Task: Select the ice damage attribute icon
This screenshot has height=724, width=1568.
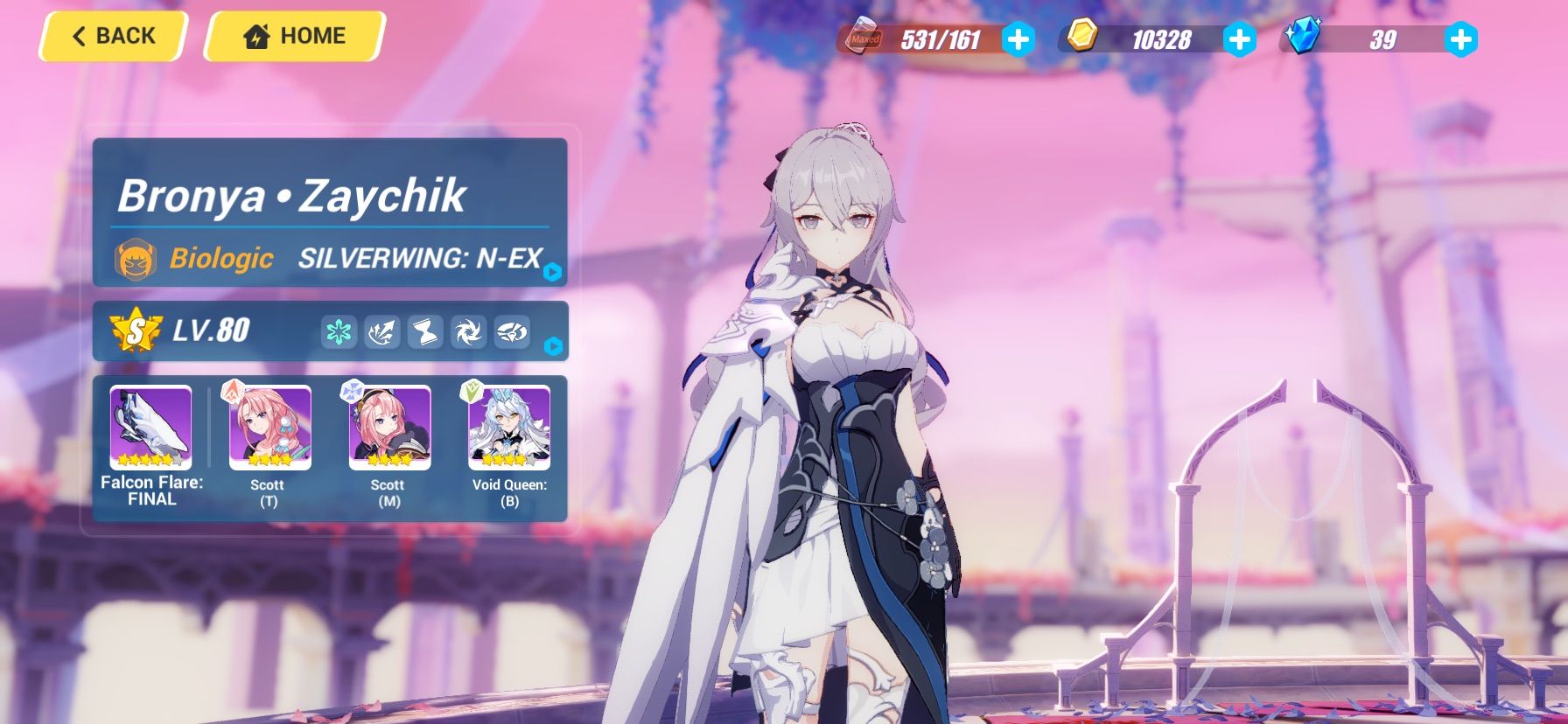Action: (x=340, y=331)
